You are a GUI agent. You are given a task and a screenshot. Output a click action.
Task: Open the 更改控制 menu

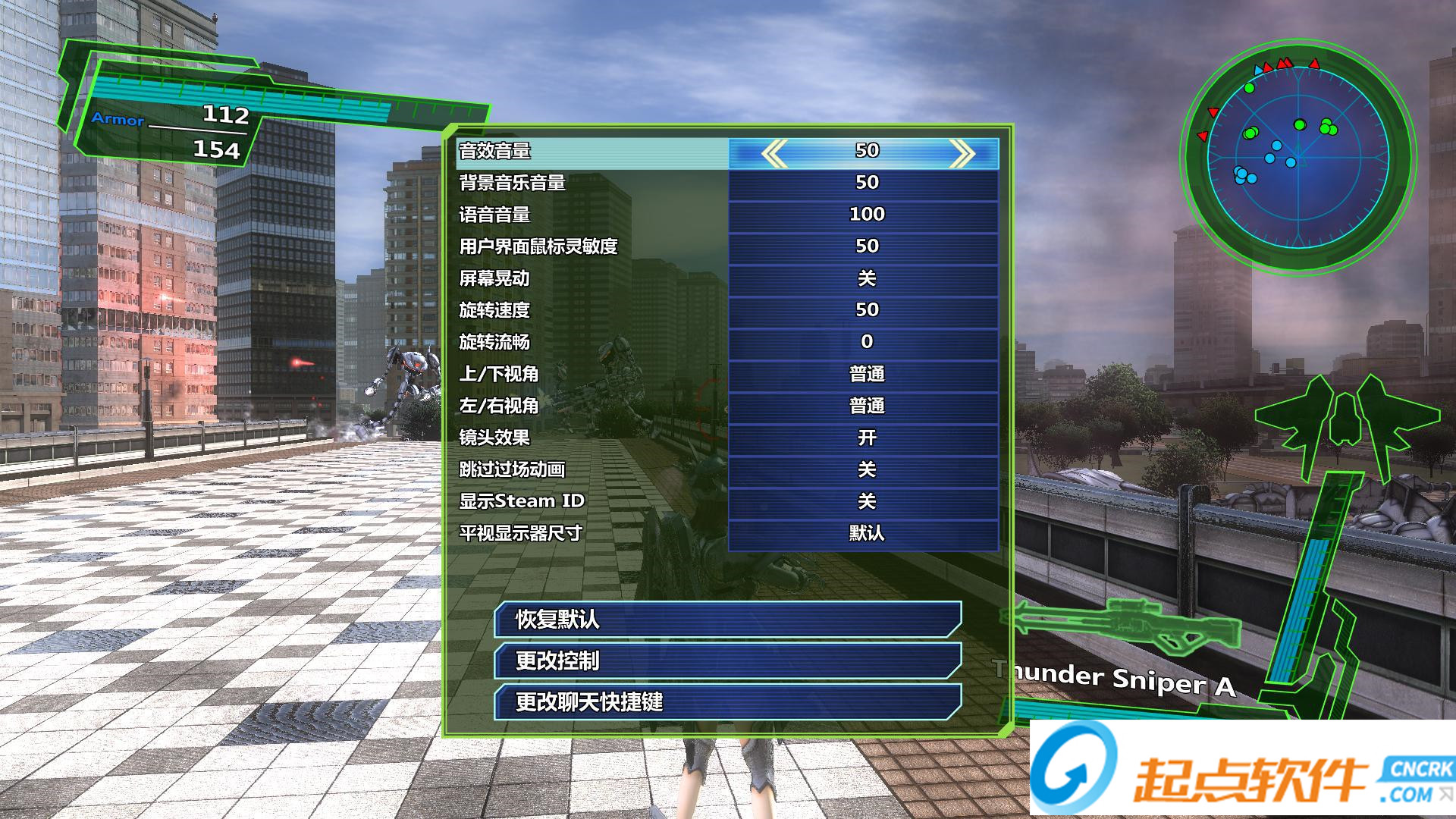[727, 661]
